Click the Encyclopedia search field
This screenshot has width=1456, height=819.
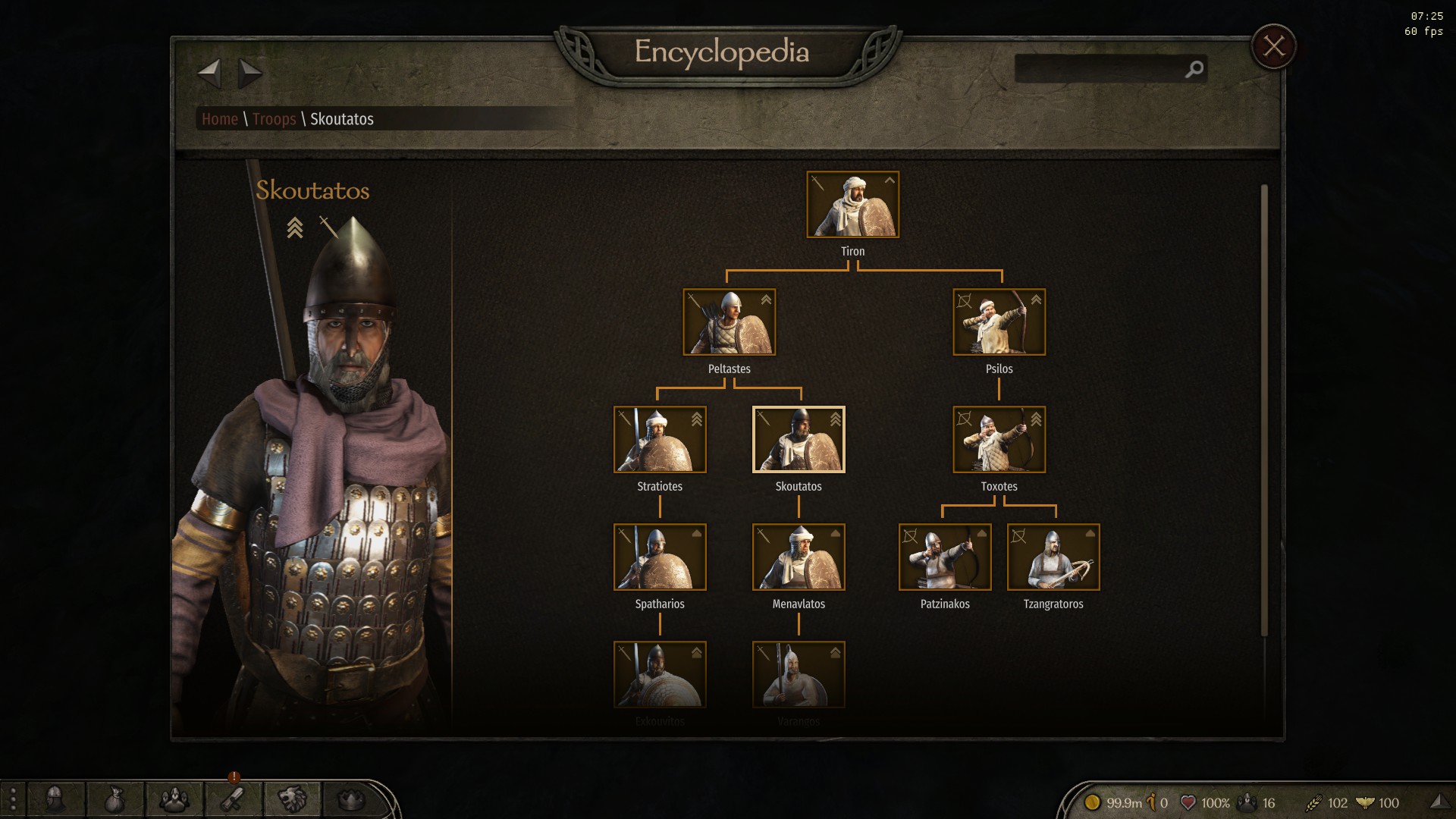point(1100,69)
